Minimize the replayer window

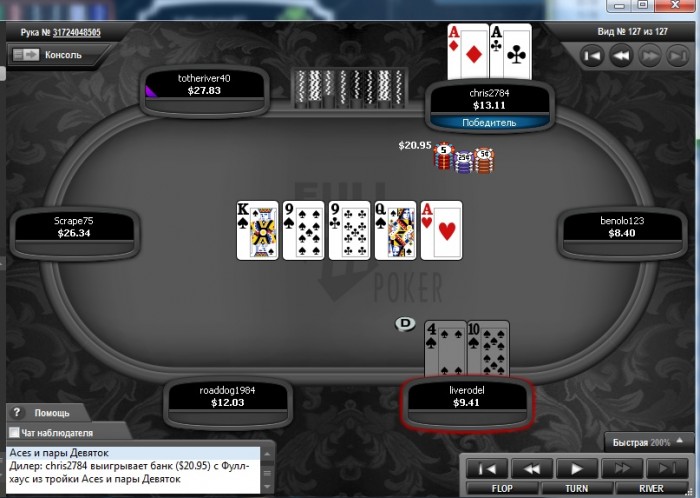(619, 5)
